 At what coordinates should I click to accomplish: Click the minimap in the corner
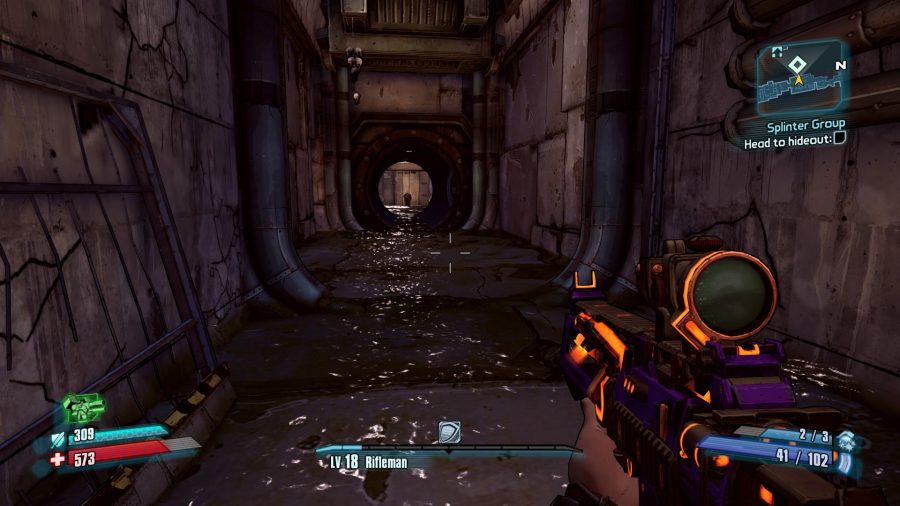pos(800,77)
